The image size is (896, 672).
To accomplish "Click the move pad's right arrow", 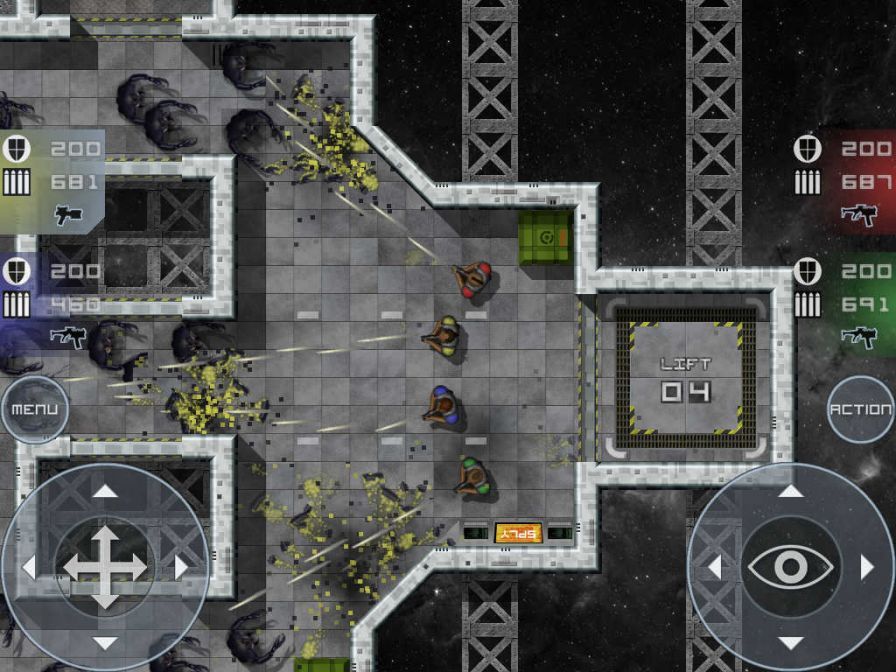I will click(x=181, y=567).
